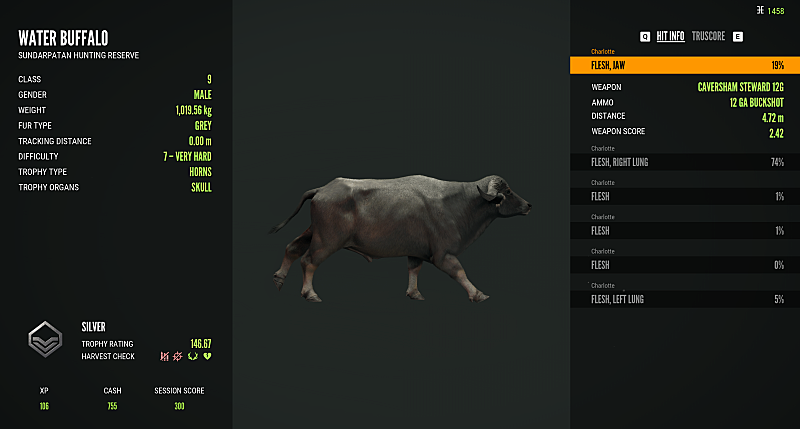Open the Hit Info tab
This screenshot has height=429, width=800.
point(670,36)
